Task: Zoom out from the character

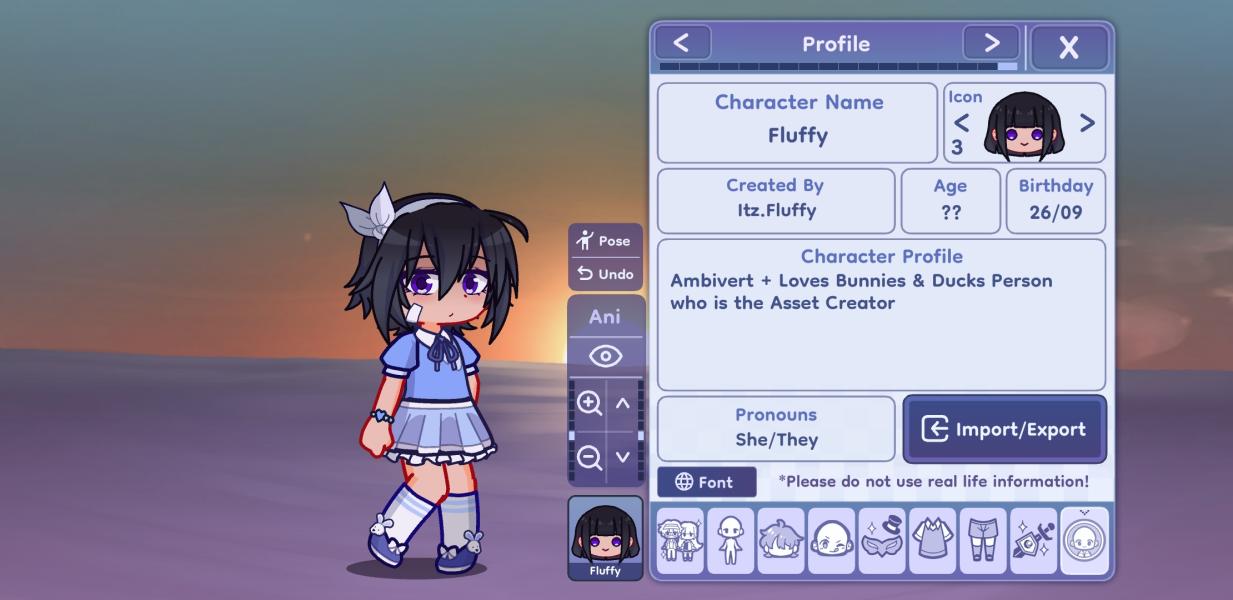Action: click(x=589, y=457)
